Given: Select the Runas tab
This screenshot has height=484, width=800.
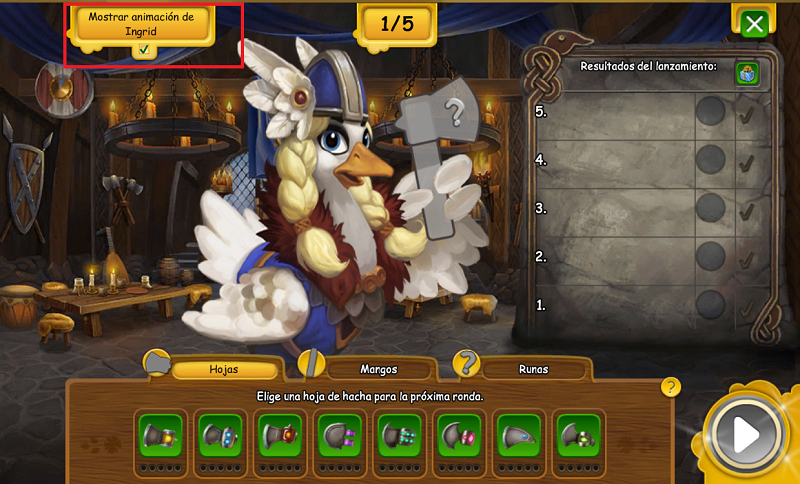Looking at the screenshot, I should 532,369.
